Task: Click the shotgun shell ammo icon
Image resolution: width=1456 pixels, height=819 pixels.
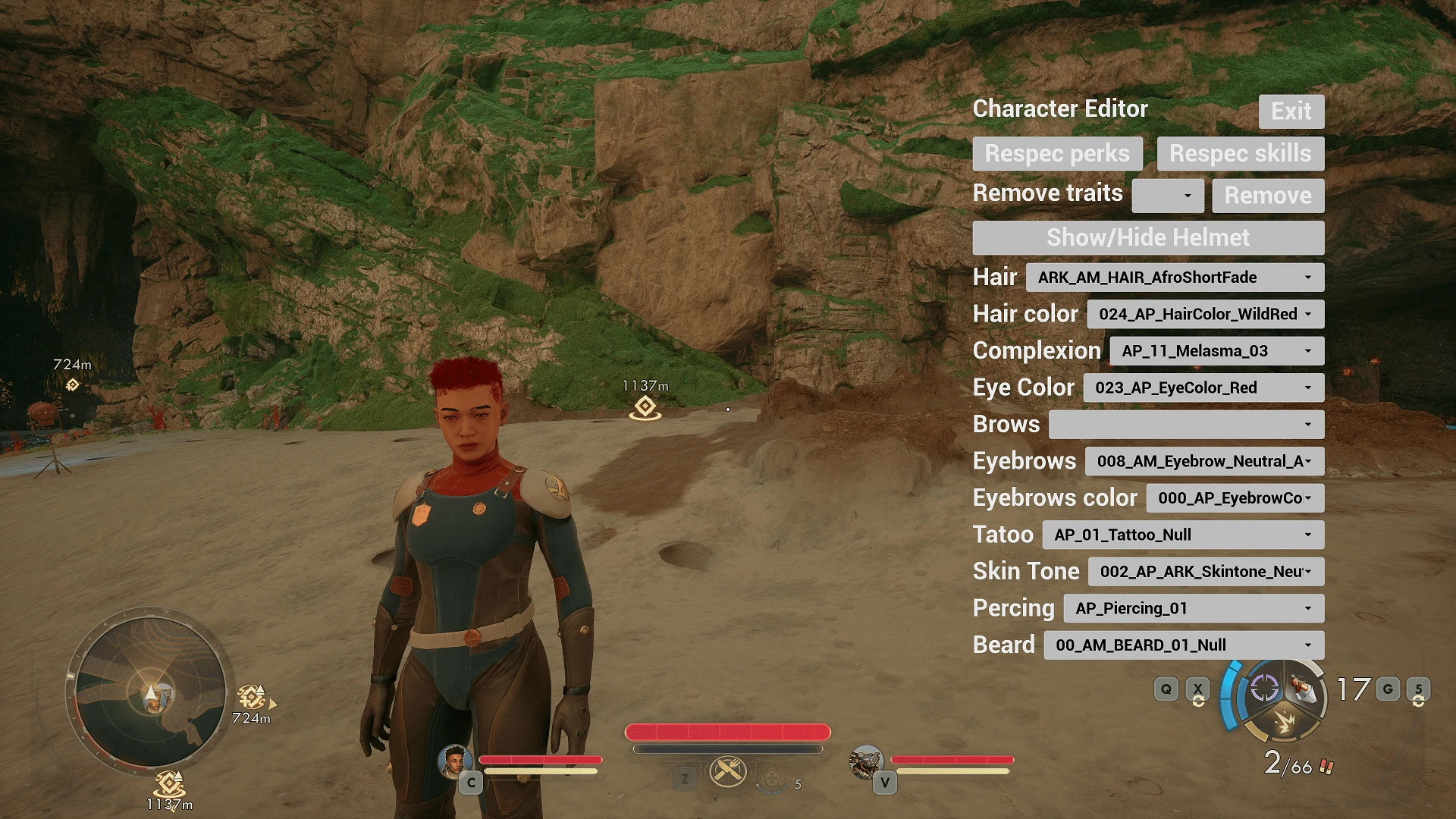Action: pyautogui.click(x=1327, y=766)
